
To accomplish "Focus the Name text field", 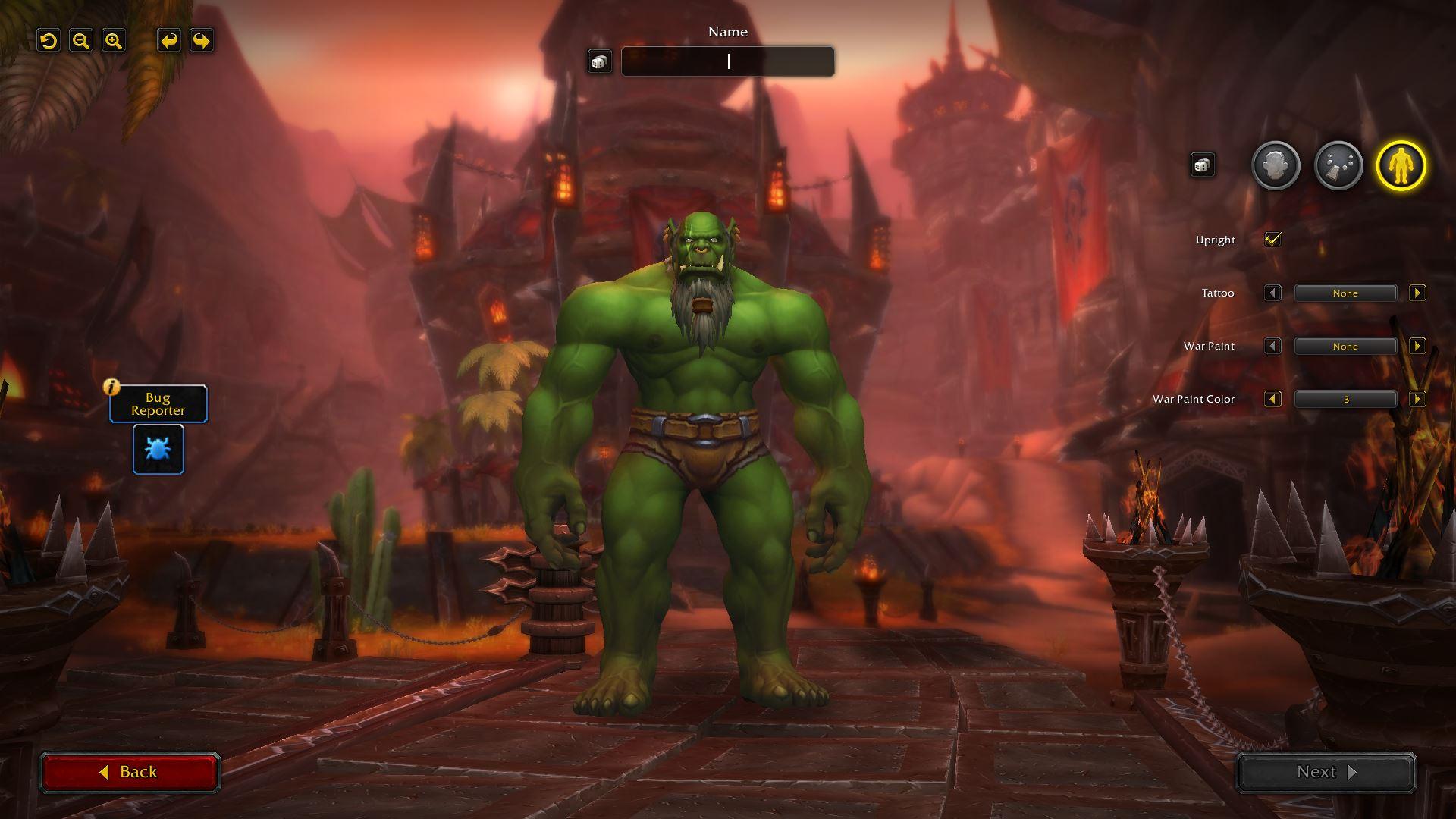I will 728,61.
